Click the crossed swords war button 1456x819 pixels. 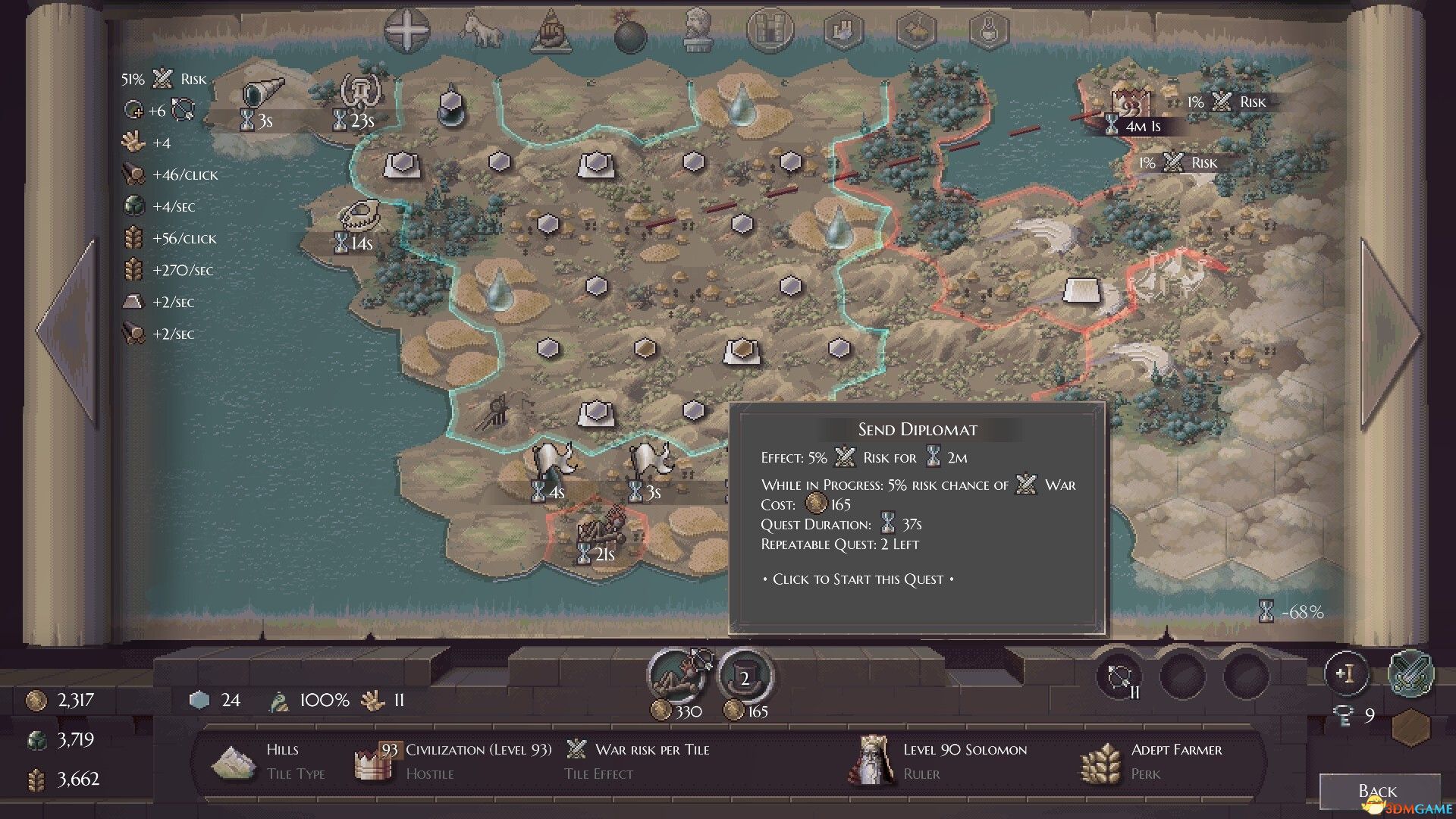[1410, 673]
